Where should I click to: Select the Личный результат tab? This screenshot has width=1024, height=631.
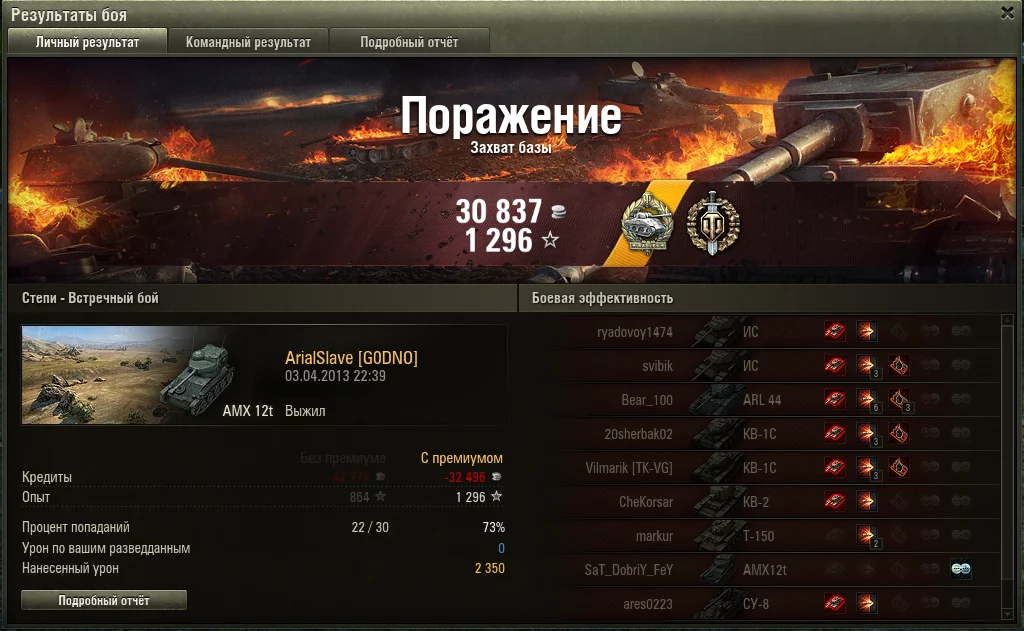pyautogui.click(x=87, y=42)
